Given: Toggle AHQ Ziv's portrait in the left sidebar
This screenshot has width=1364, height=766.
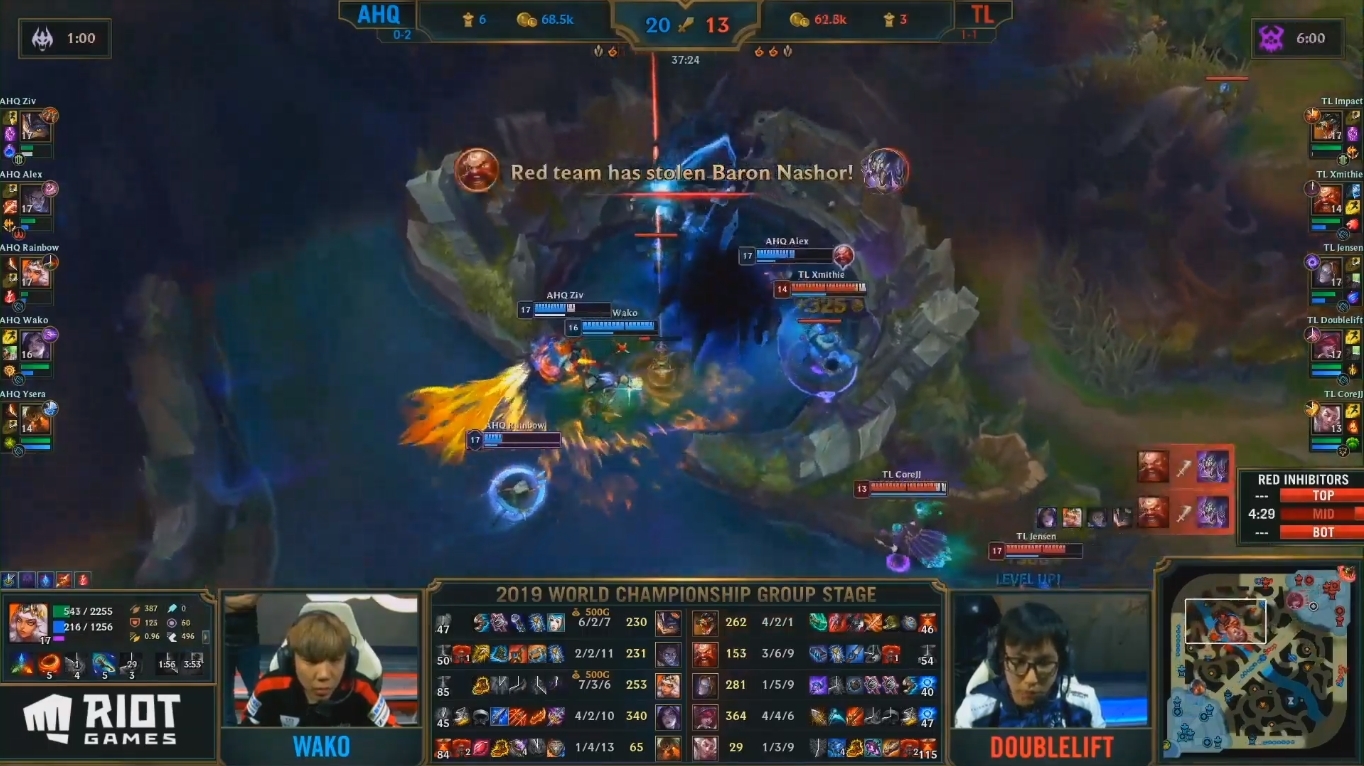Looking at the screenshot, I should tap(35, 125).
